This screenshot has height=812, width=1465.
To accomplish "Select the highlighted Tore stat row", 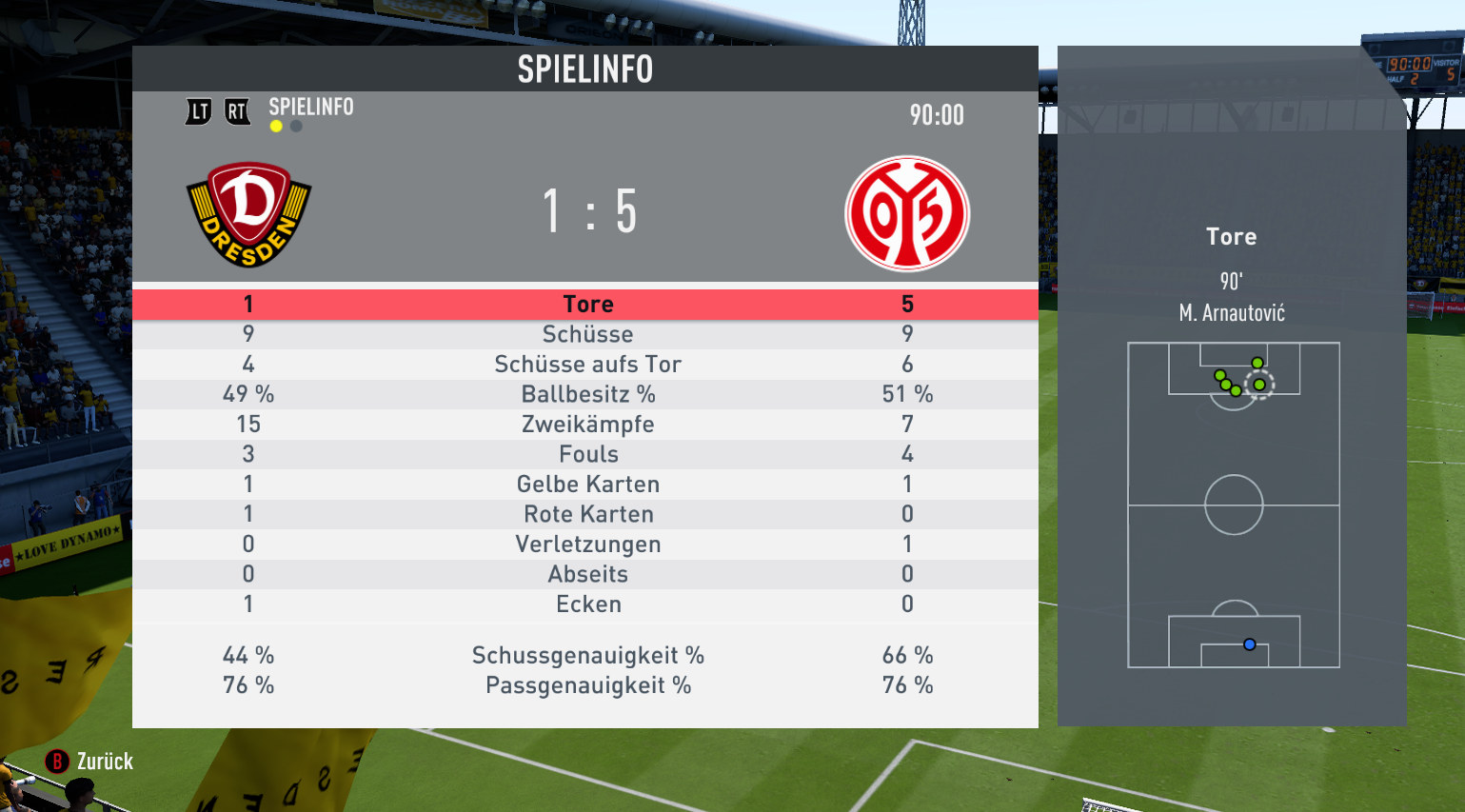I will click(587, 305).
